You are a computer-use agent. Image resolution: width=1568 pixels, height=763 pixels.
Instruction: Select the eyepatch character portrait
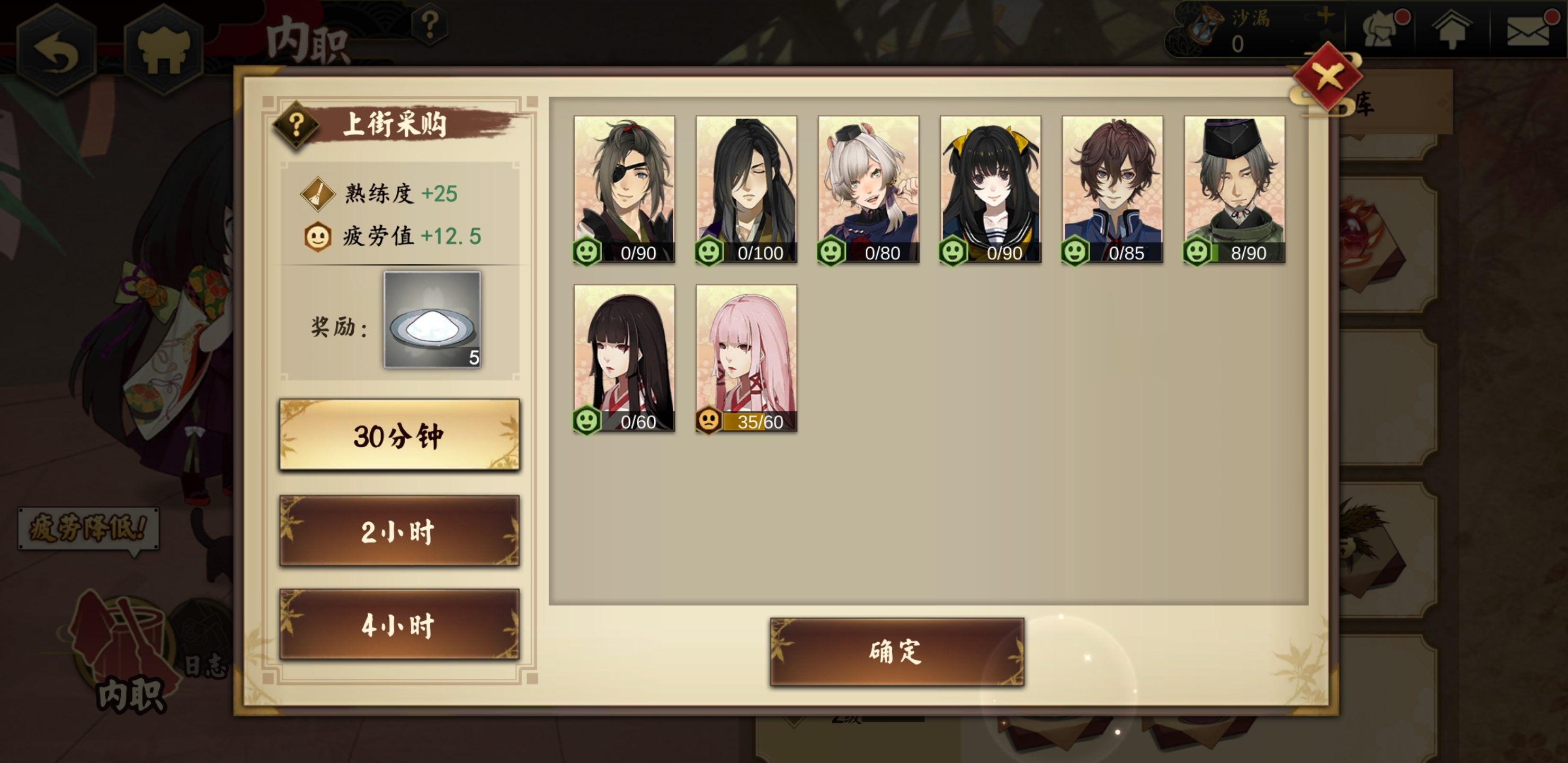624,189
